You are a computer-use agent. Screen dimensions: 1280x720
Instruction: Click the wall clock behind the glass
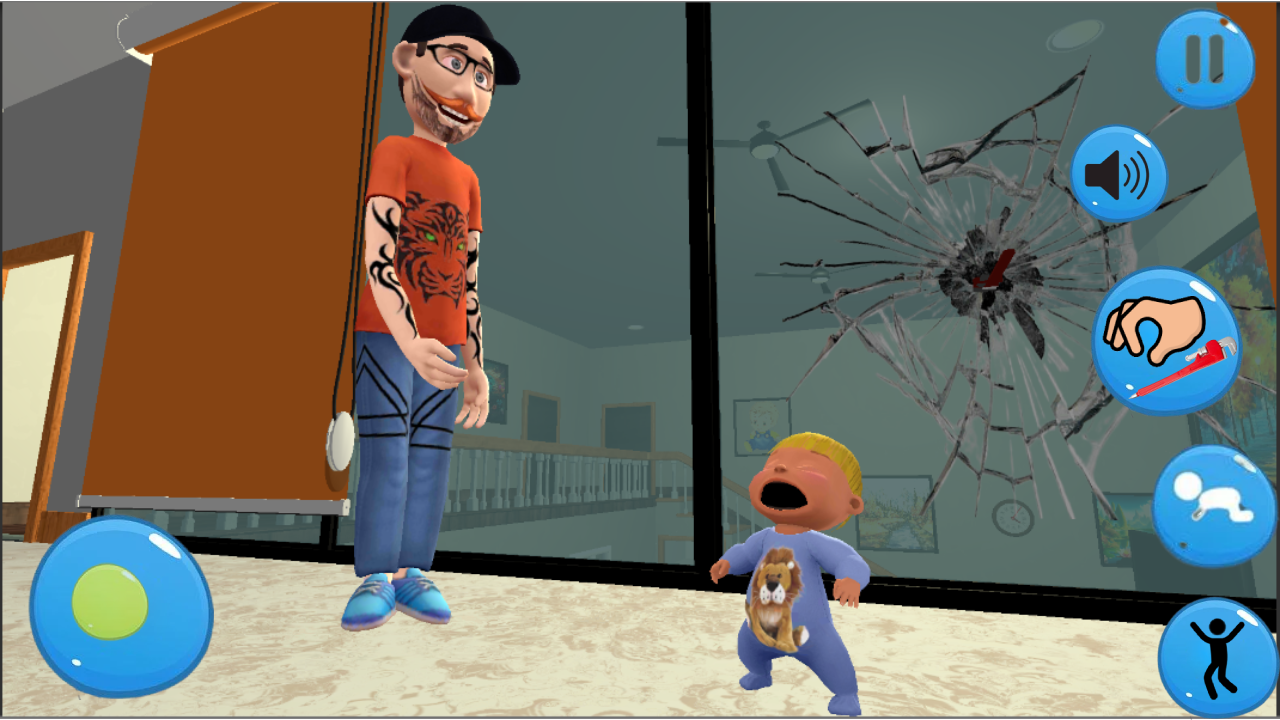click(1013, 520)
